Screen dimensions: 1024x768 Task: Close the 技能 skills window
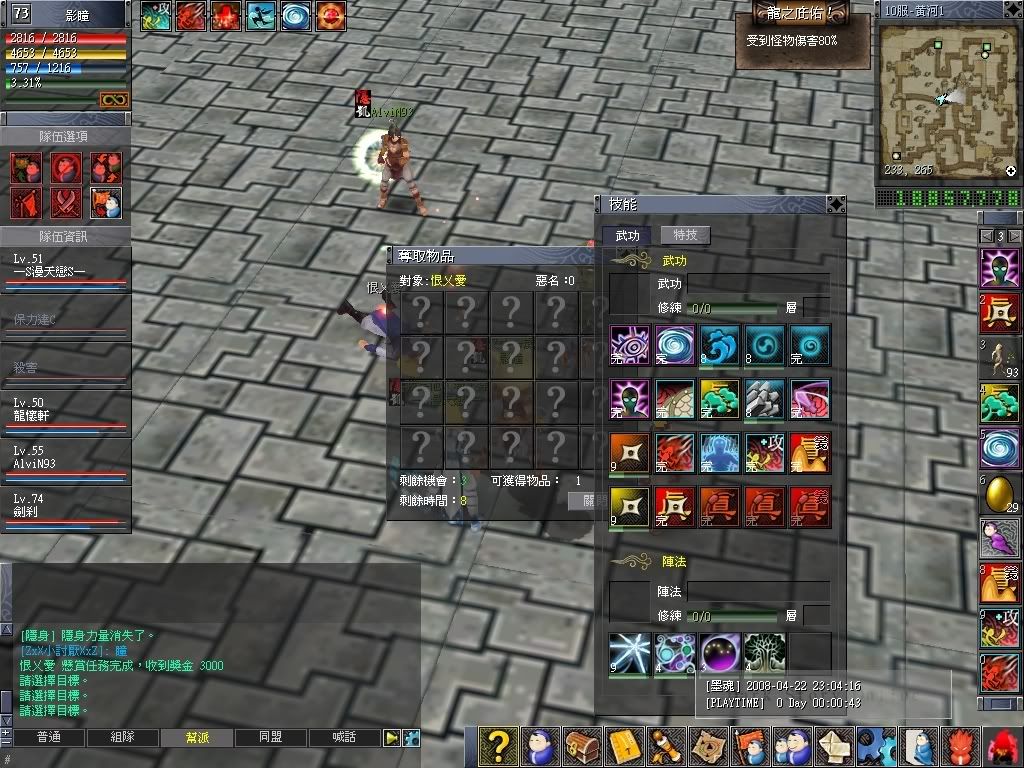coord(835,204)
